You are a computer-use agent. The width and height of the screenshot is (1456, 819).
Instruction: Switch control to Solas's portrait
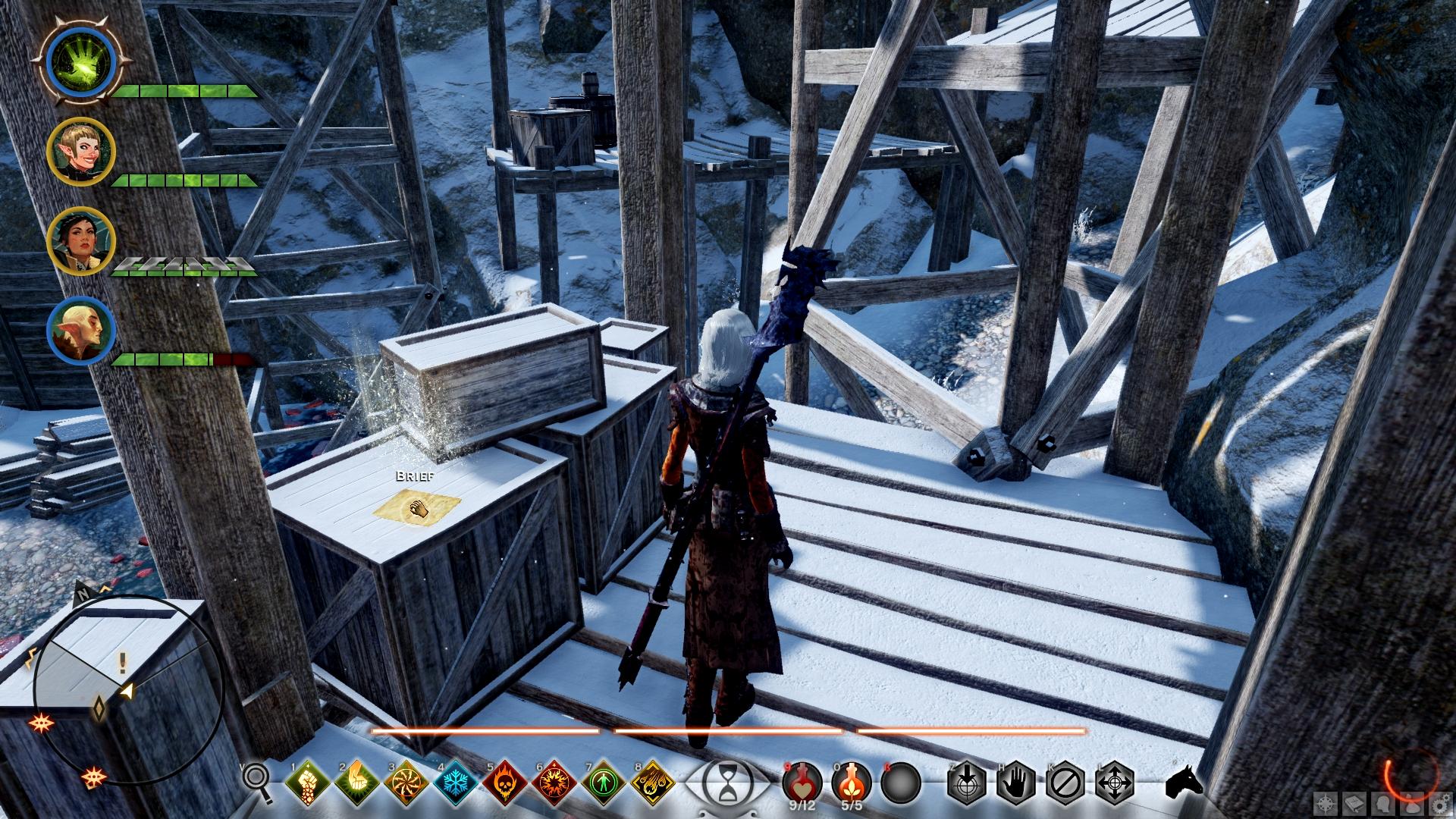pyautogui.click(x=80, y=331)
